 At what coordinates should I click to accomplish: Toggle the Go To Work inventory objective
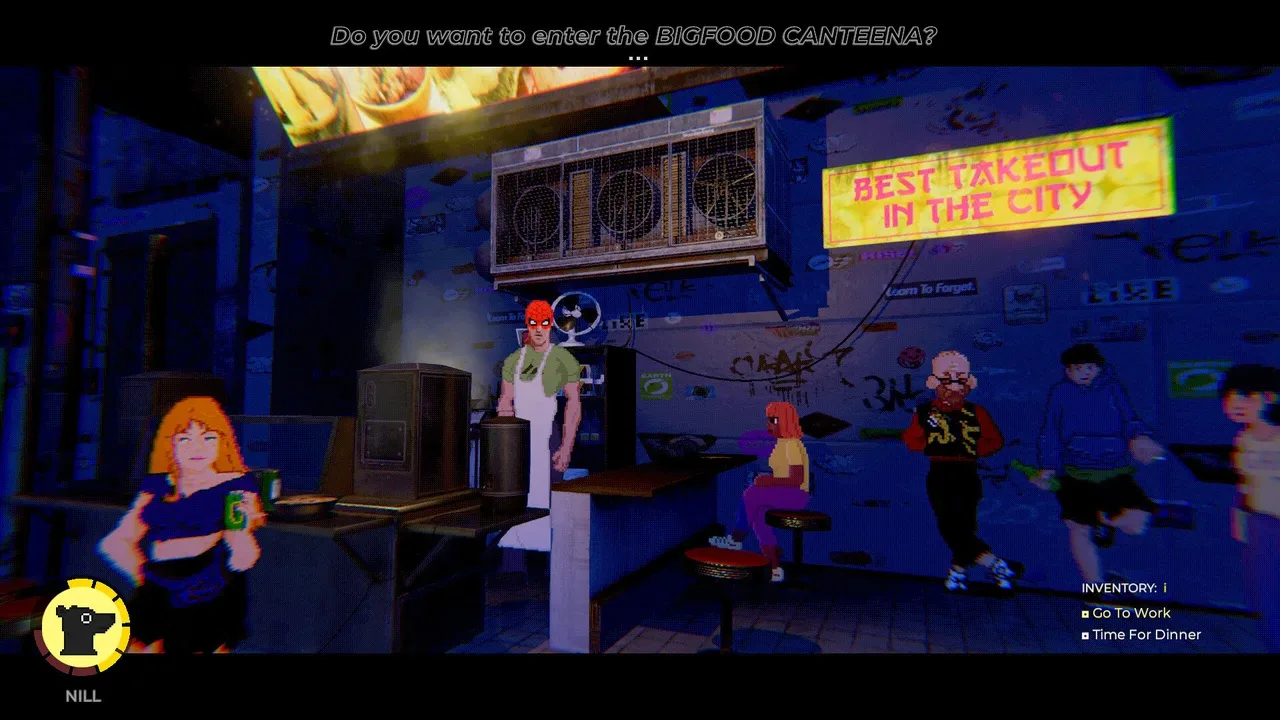(1131, 613)
